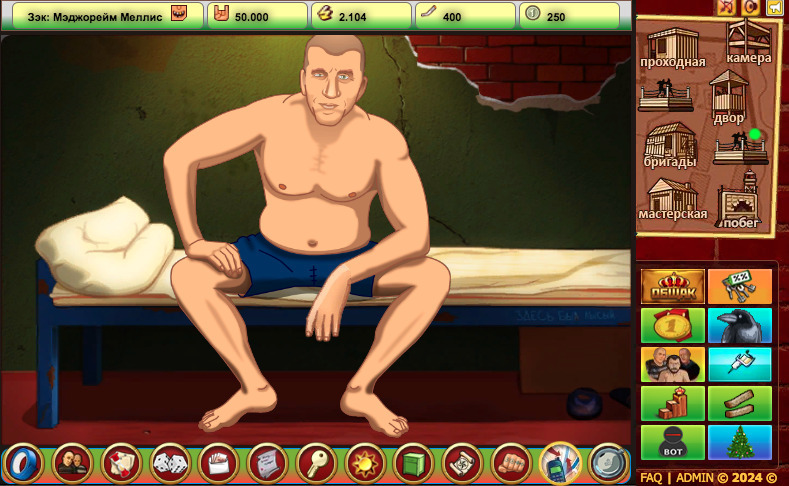
Task: Open the fist icon in toolbar
Action: point(512,462)
